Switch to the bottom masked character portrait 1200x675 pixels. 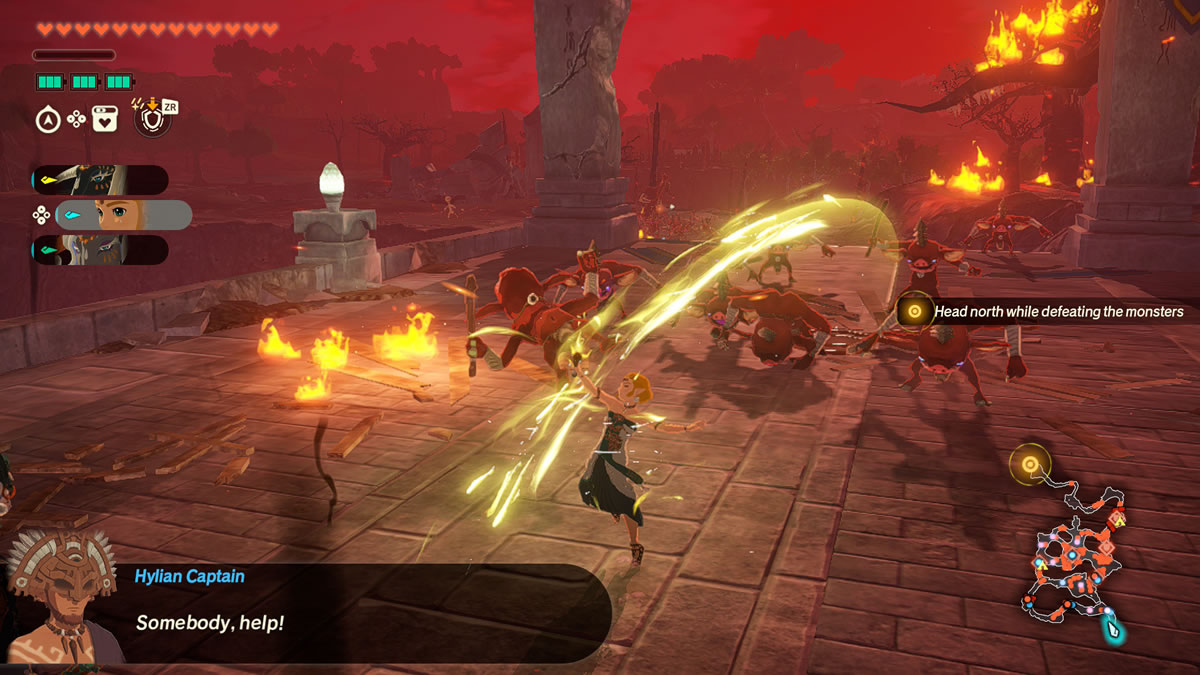99,250
